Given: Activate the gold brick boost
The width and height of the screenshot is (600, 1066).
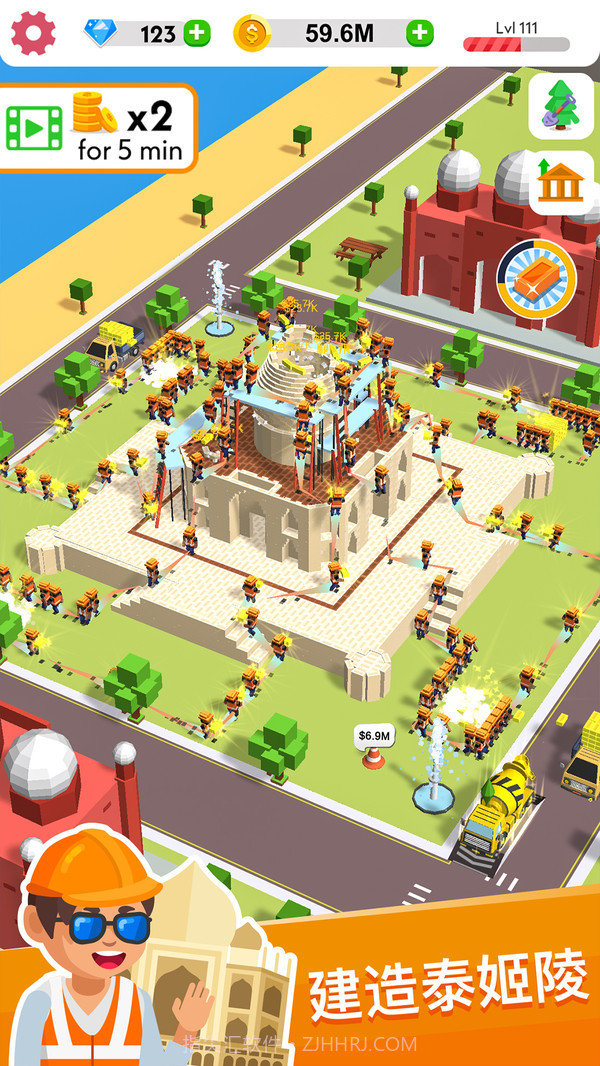Looking at the screenshot, I should [537, 279].
